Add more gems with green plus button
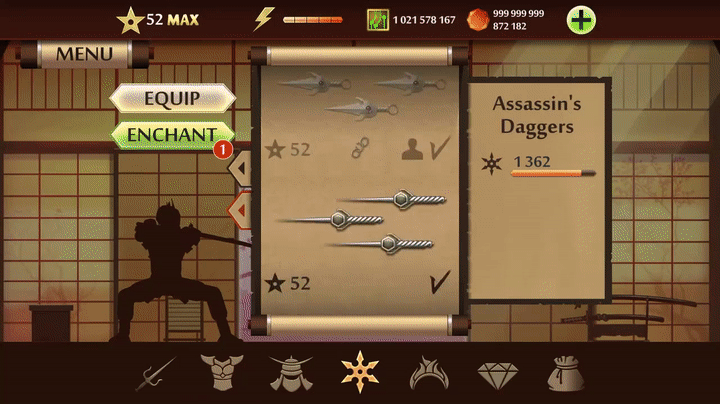Viewport: 720px width, 404px height. click(582, 19)
